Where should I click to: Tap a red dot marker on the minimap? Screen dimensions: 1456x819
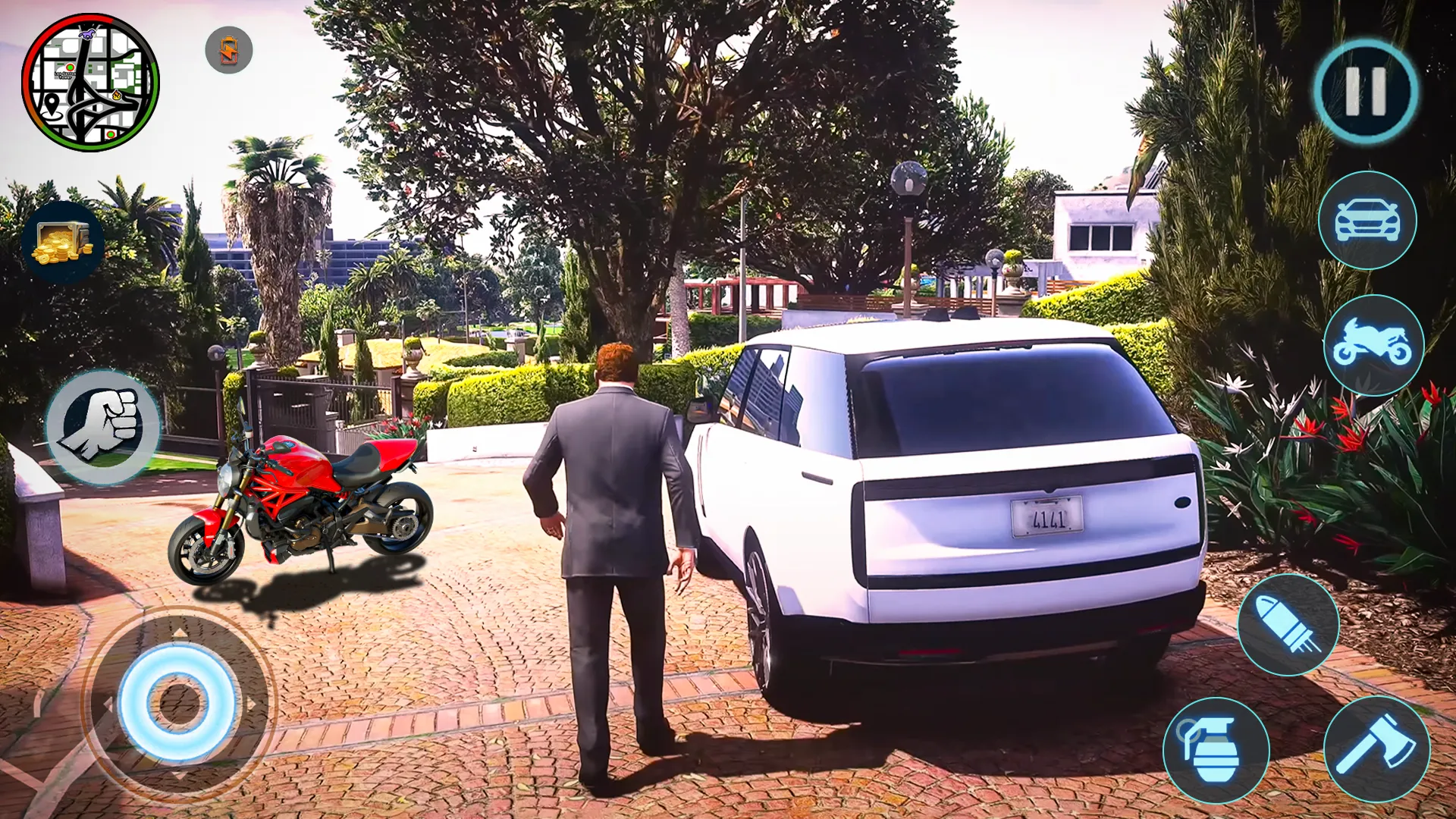(70, 67)
